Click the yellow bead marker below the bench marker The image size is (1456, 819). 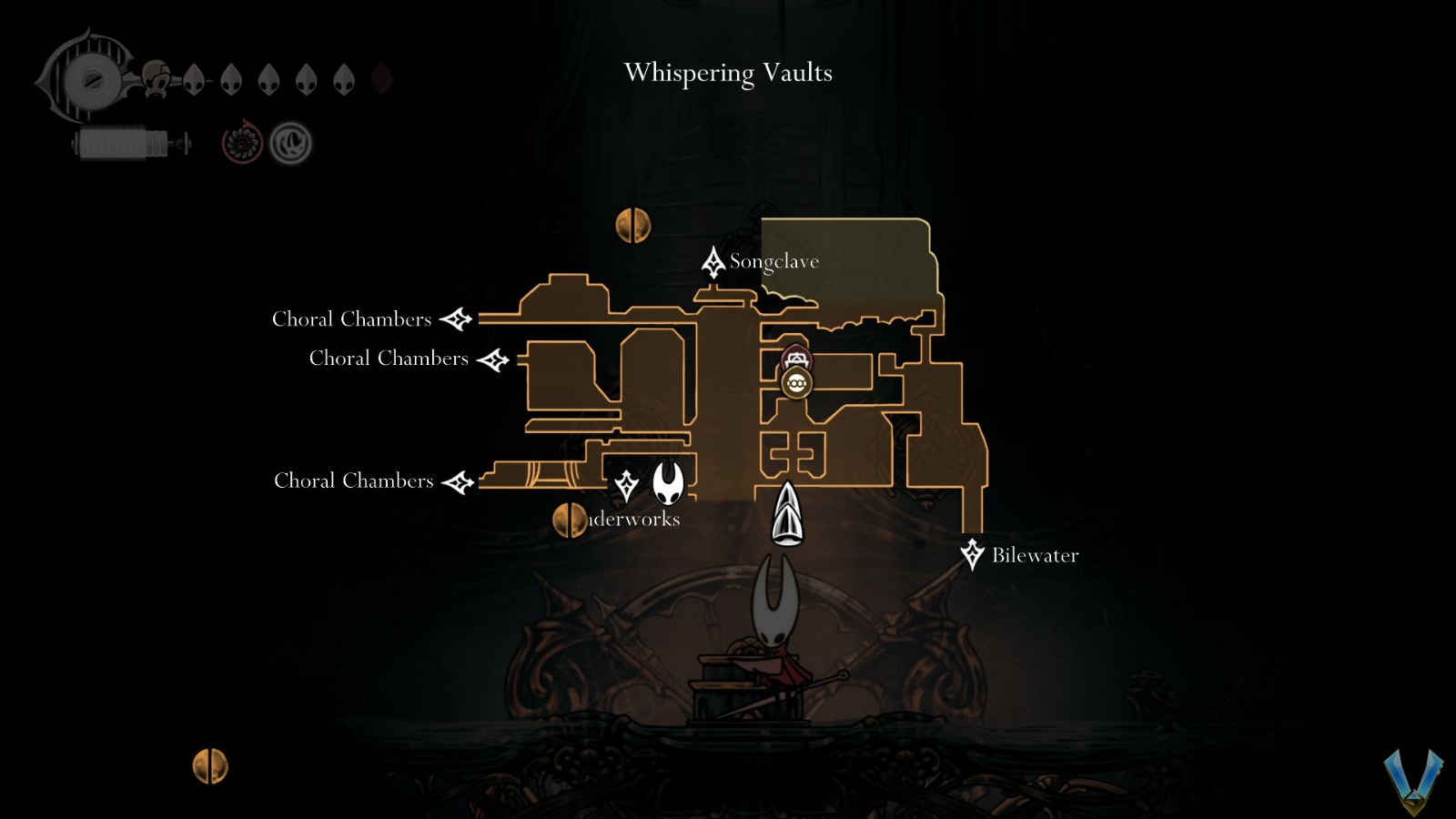(x=795, y=383)
